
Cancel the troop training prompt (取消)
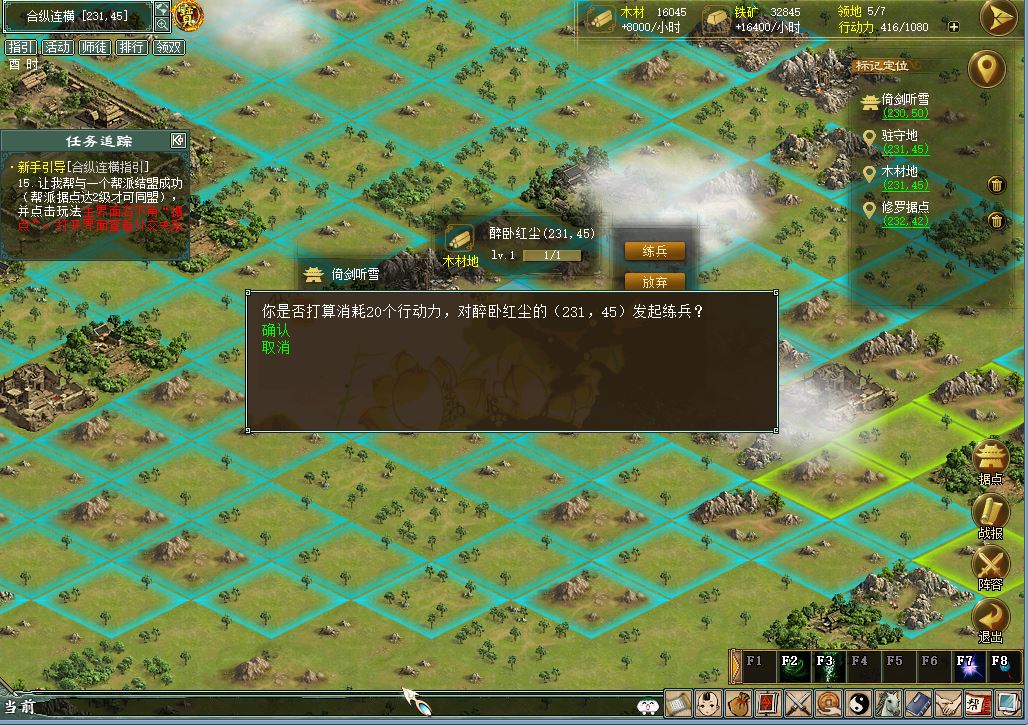coord(276,348)
